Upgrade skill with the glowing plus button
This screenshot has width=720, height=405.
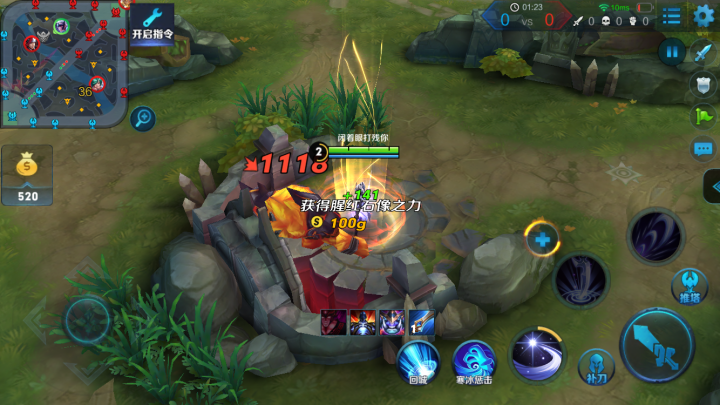pos(541,239)
